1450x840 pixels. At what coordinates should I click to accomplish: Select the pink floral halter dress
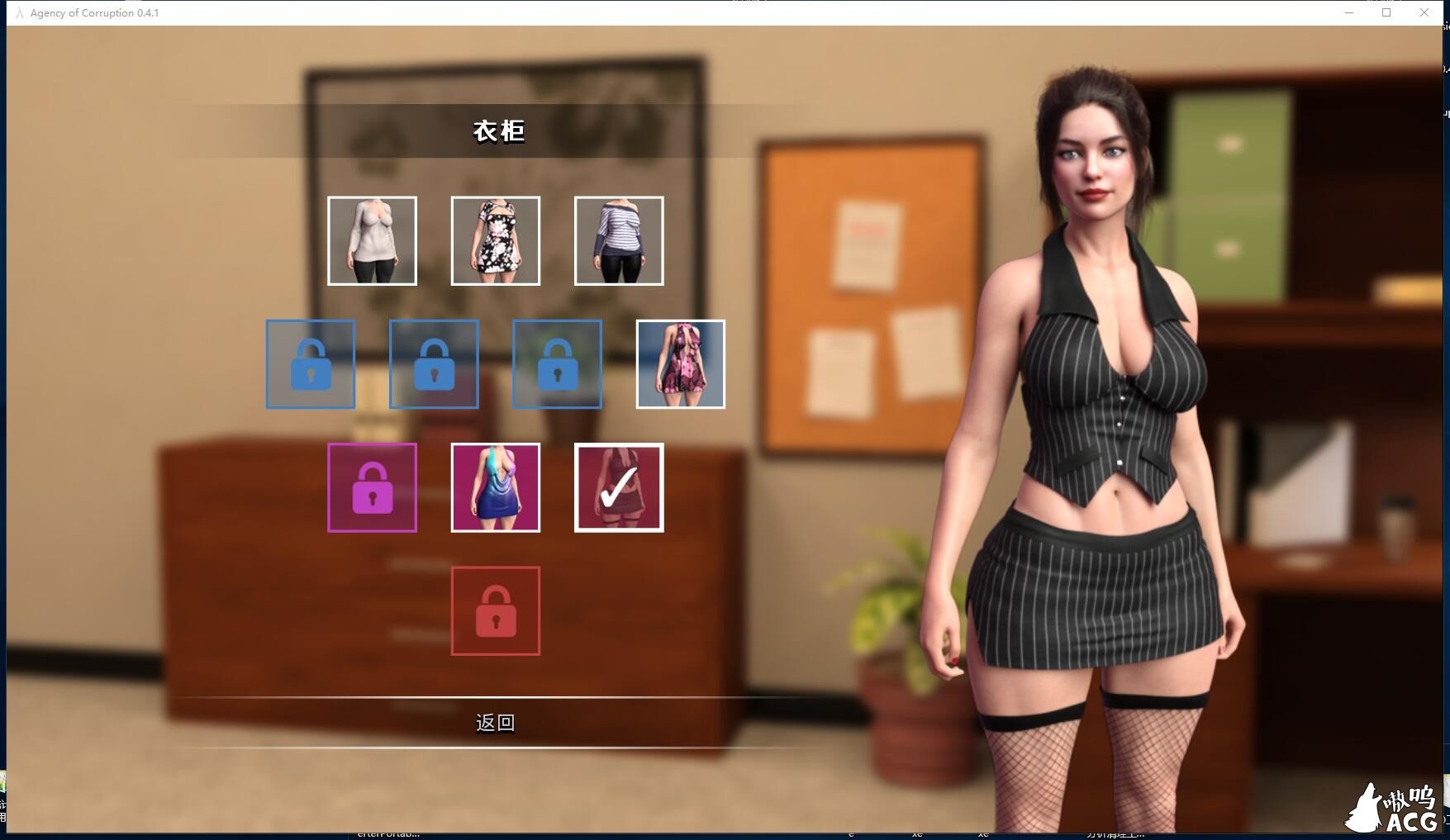680,364
